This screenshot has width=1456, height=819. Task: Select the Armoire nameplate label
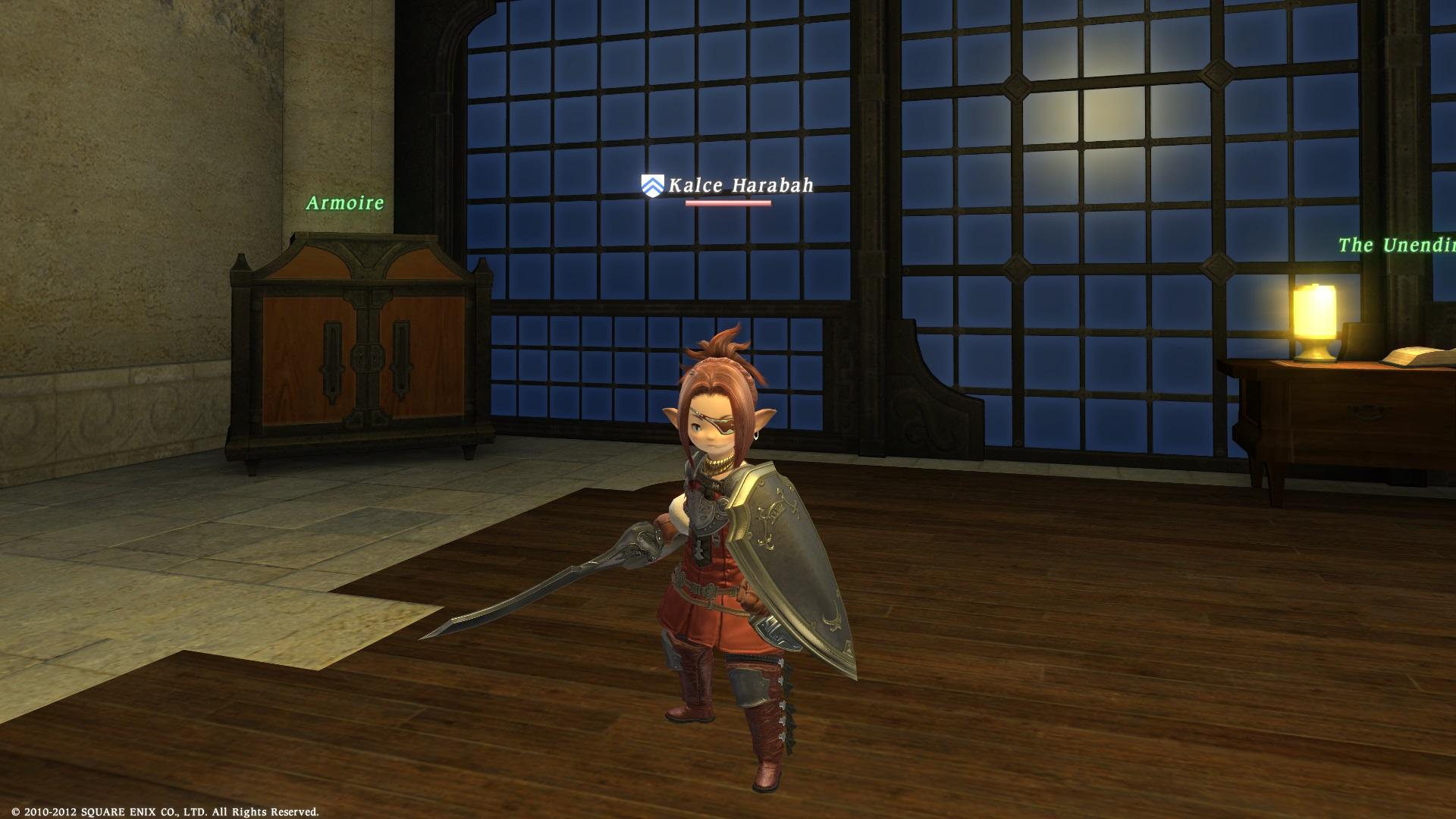[x=345, y=203]
